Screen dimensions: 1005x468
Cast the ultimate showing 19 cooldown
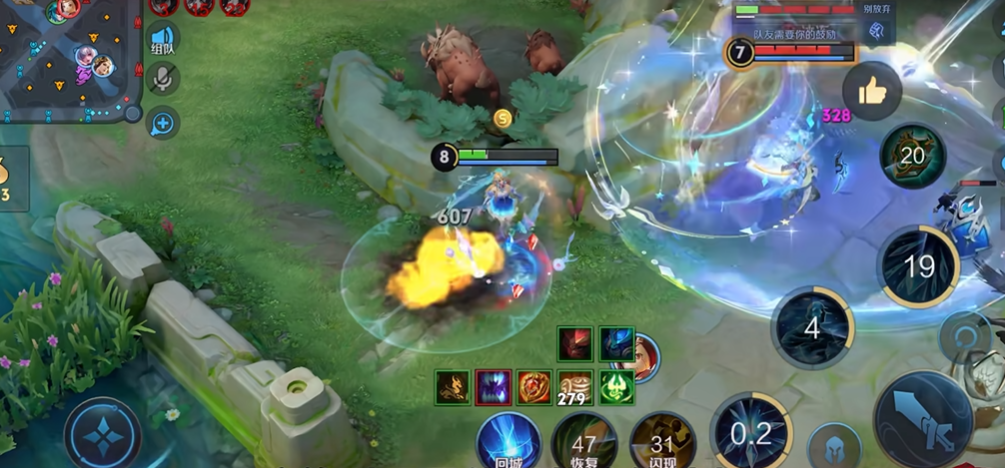918,266
